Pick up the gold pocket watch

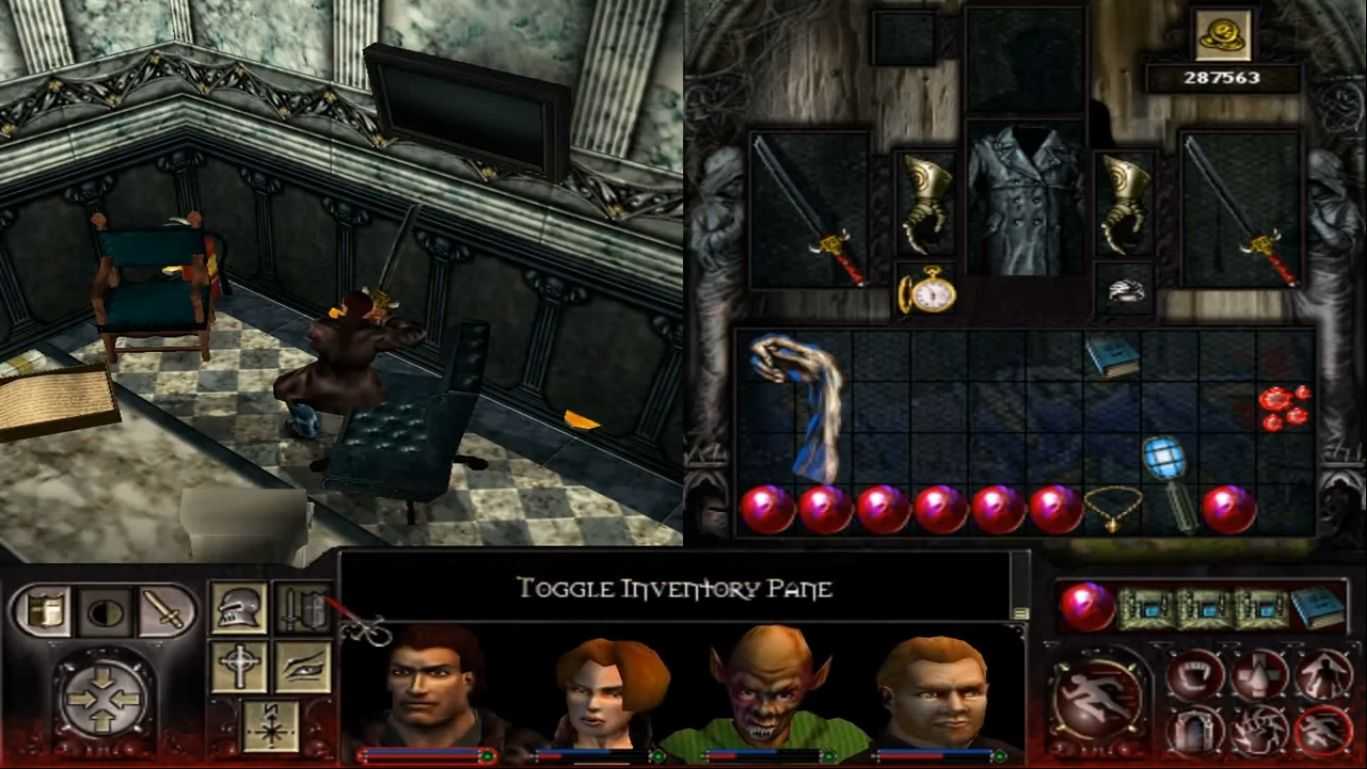(x=926, y=293)
